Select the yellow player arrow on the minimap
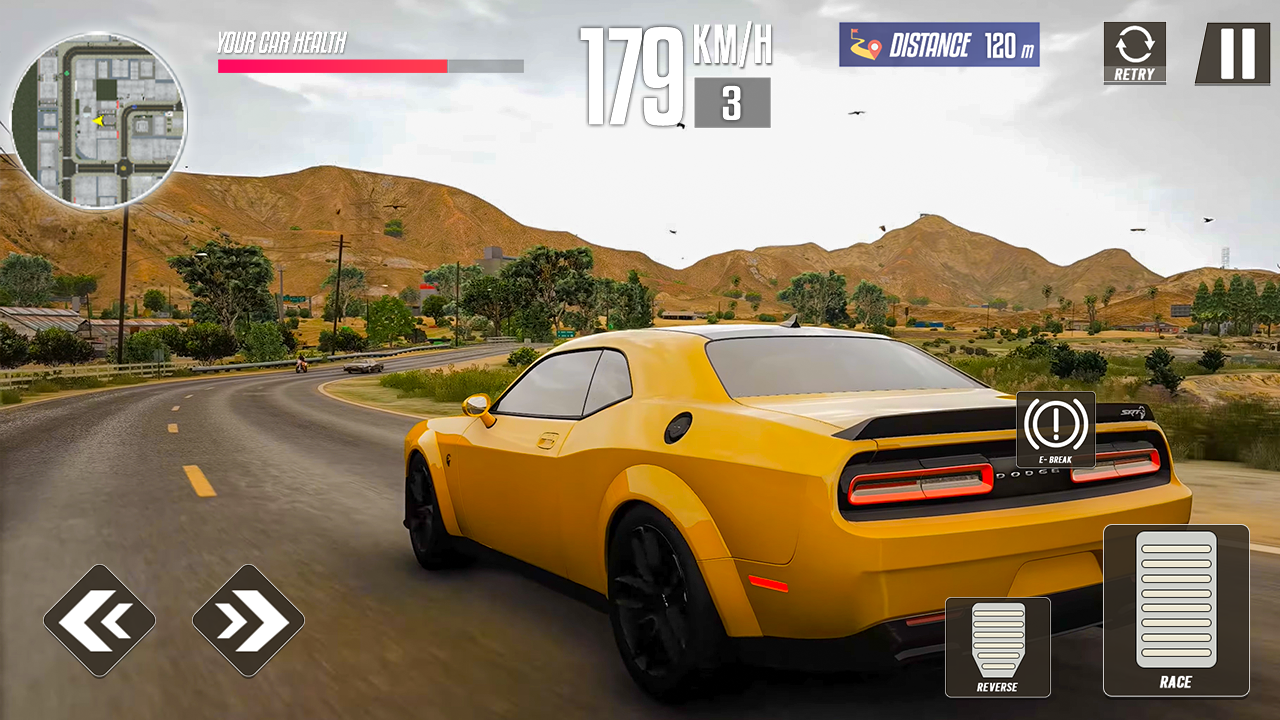 click(97, 120)
